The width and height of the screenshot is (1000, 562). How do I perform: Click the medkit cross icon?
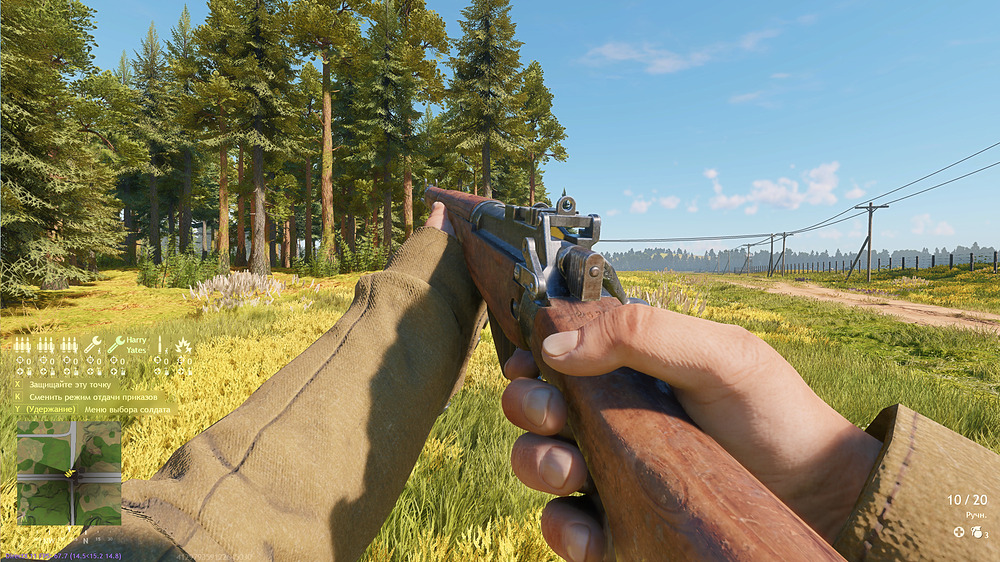[959, 532]
